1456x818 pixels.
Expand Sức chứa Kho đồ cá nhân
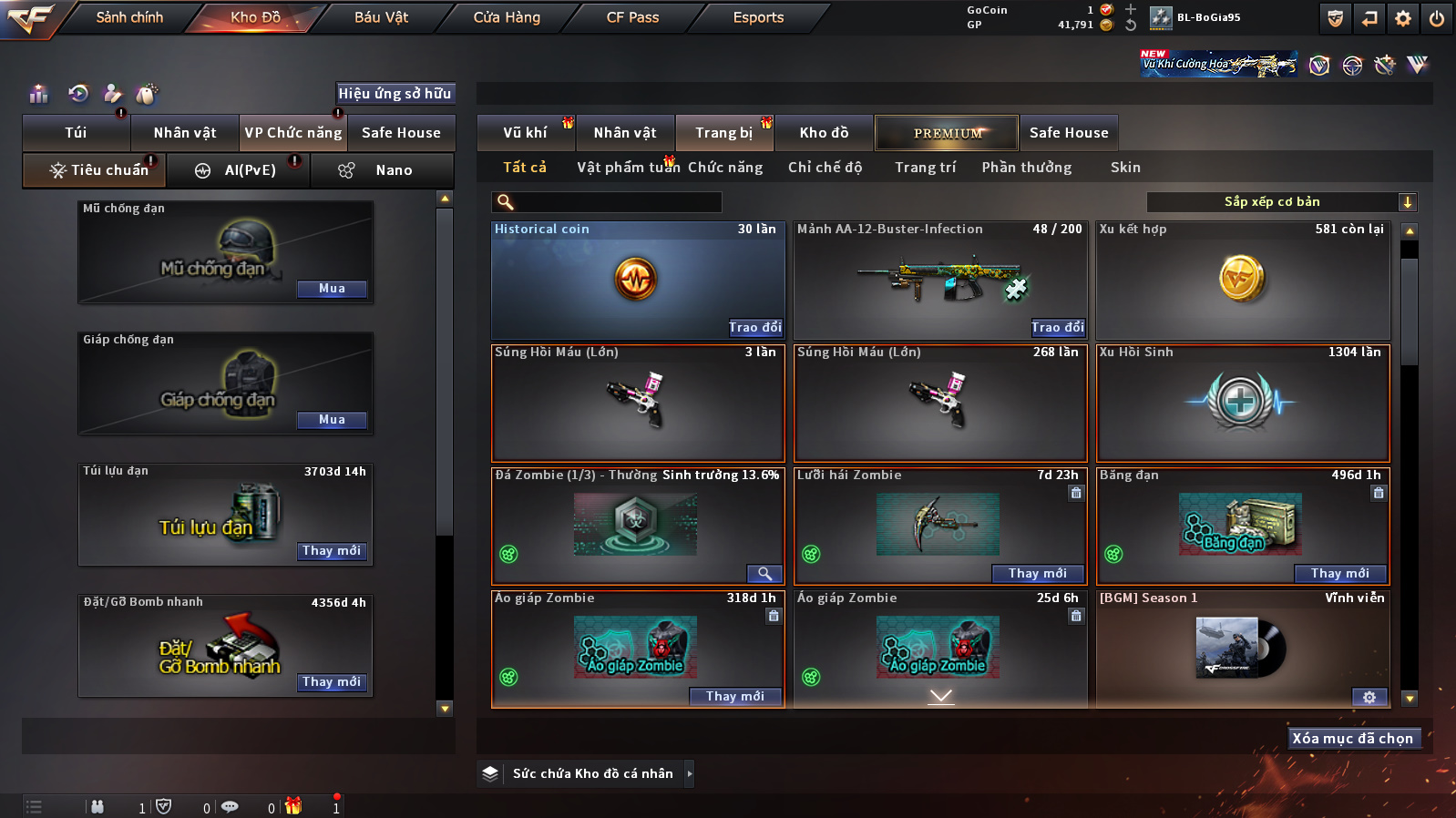pos(690,773)
